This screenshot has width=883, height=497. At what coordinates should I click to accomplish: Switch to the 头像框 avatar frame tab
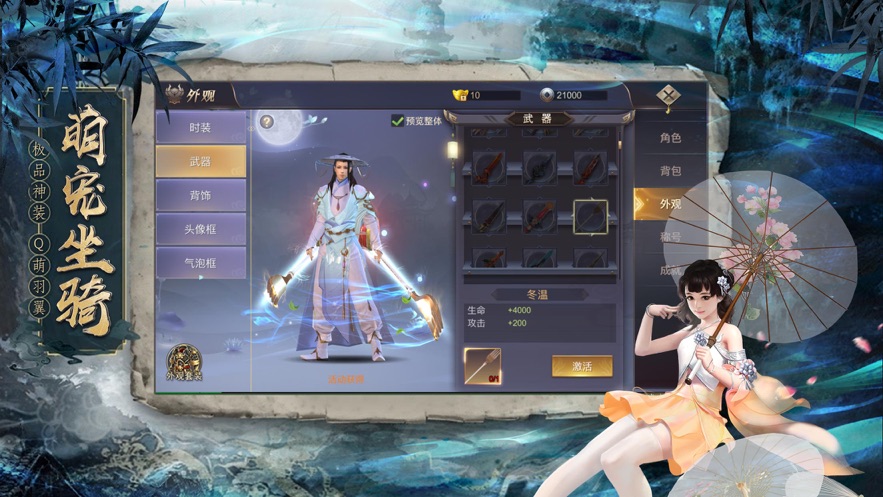pos(200,229)
